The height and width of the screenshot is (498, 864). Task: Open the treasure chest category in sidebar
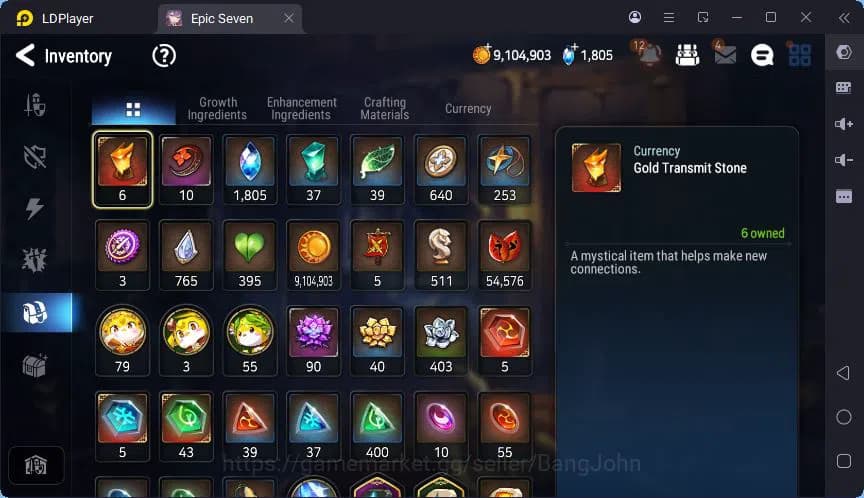click(35, 365)
